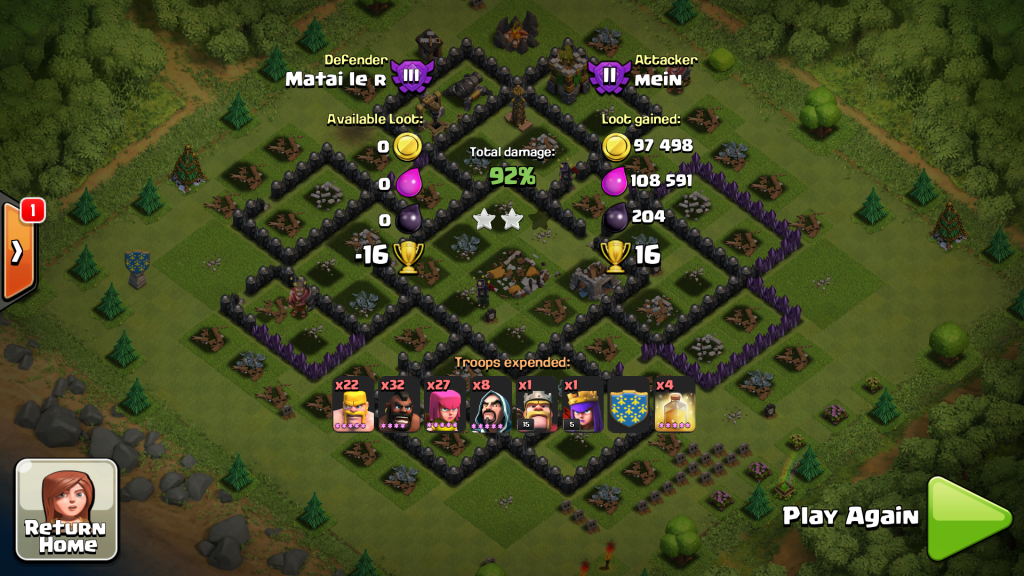The width and height of the screenshot is (1024, 576).
Task: Select the Hog Rider troop card
Action: [x=399, y=405]
